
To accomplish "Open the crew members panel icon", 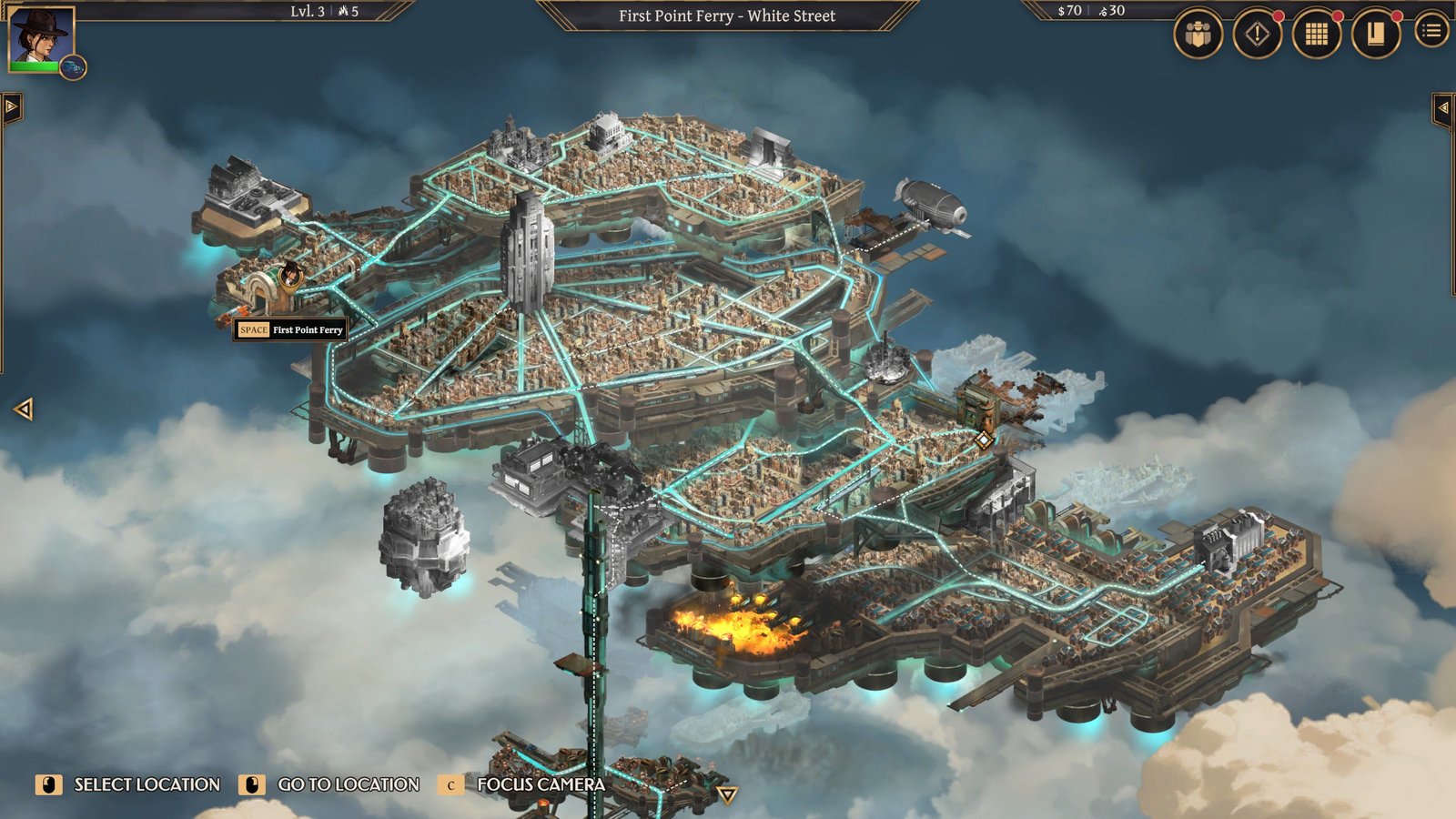I will pyautogui.click(x=1198, y=35).
